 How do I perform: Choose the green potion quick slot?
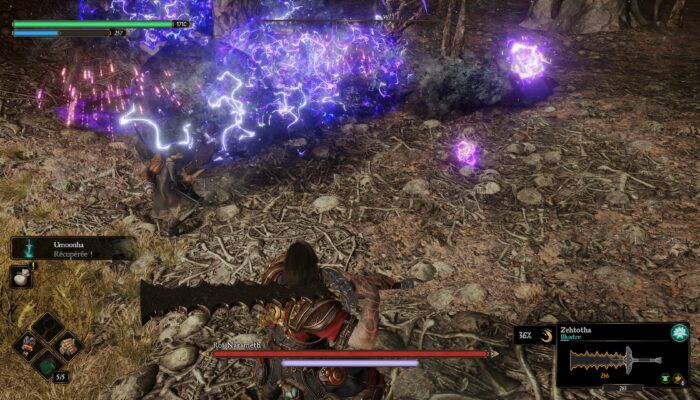click(x=46, y=366)
